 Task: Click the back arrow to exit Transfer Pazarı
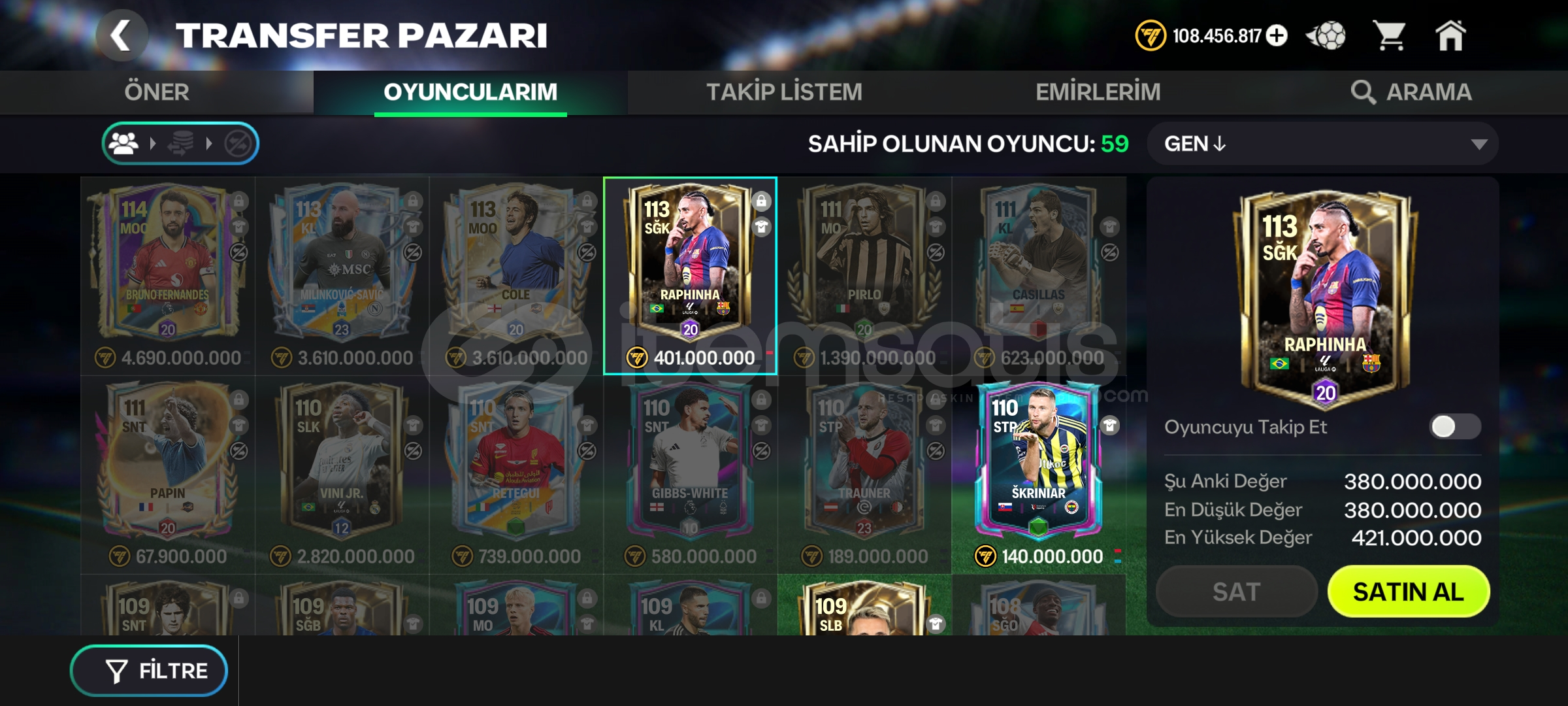(x=121, y=36)
